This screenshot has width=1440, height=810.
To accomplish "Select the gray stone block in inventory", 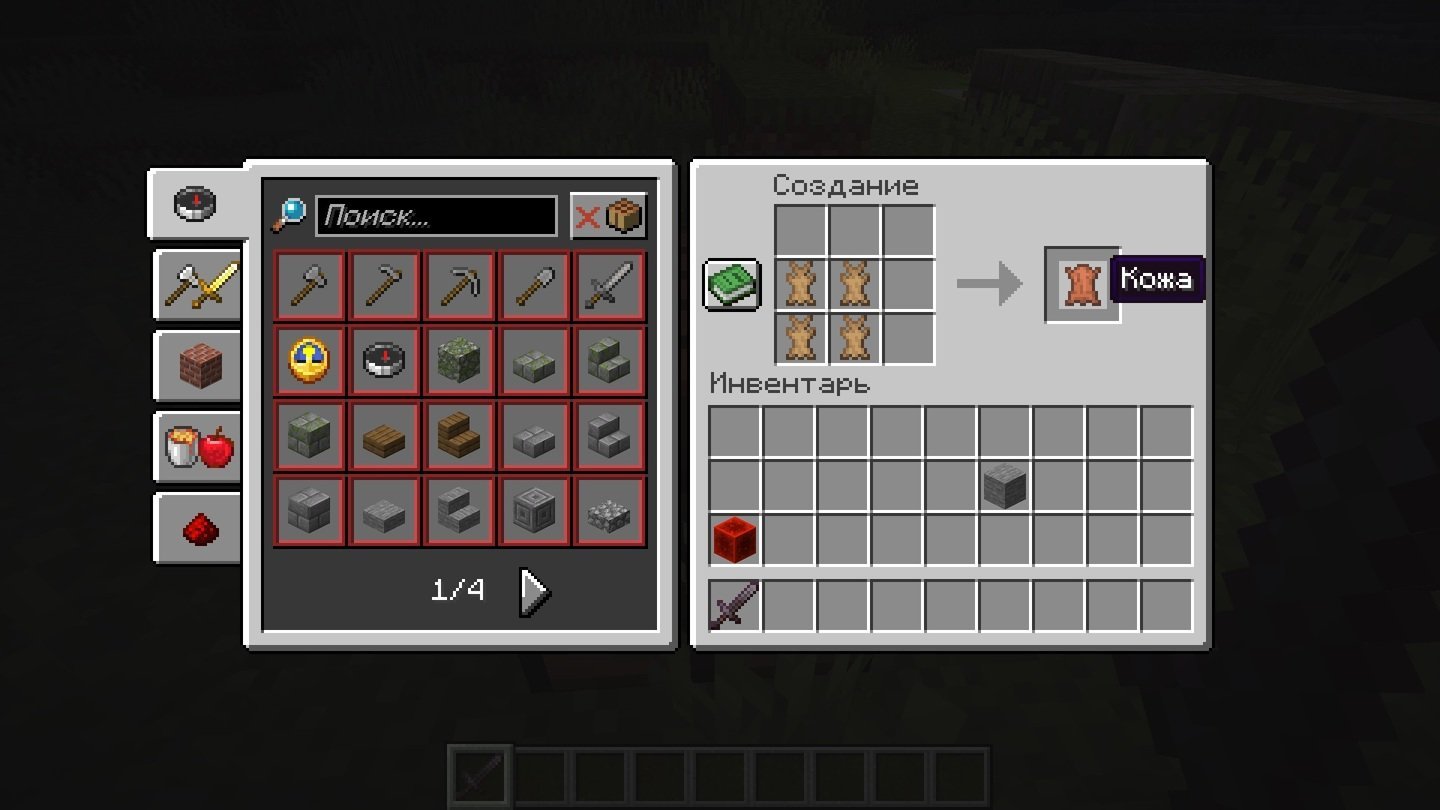I will pos(1005,486).
